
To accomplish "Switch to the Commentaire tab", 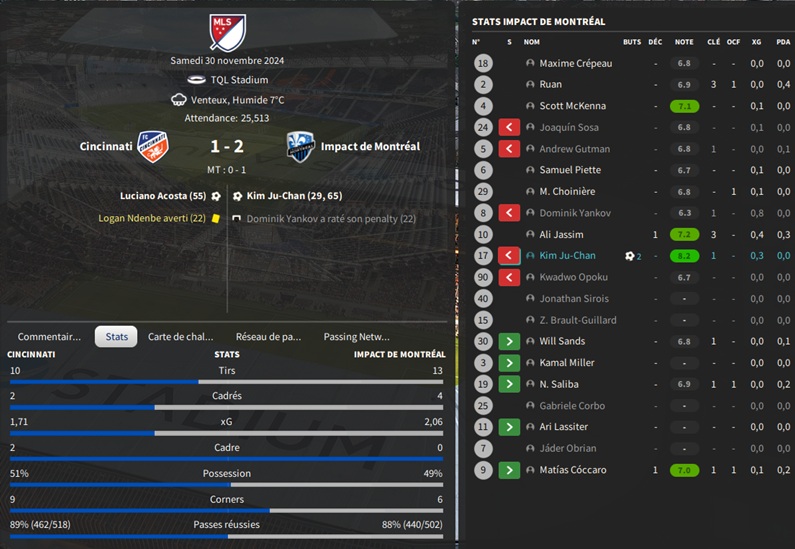I will tap(49, 337).
